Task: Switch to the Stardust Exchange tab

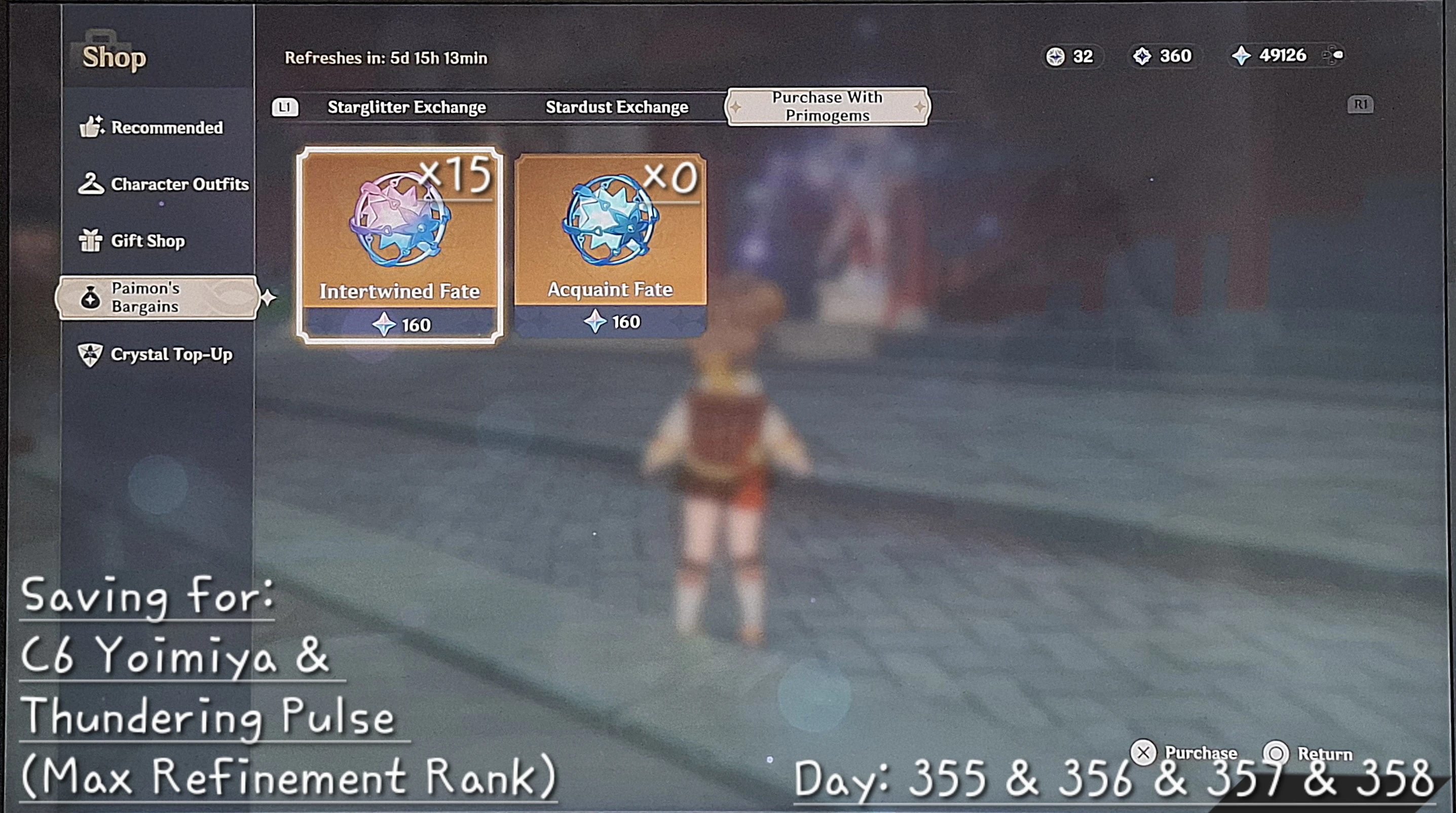Action: point(617,107)
